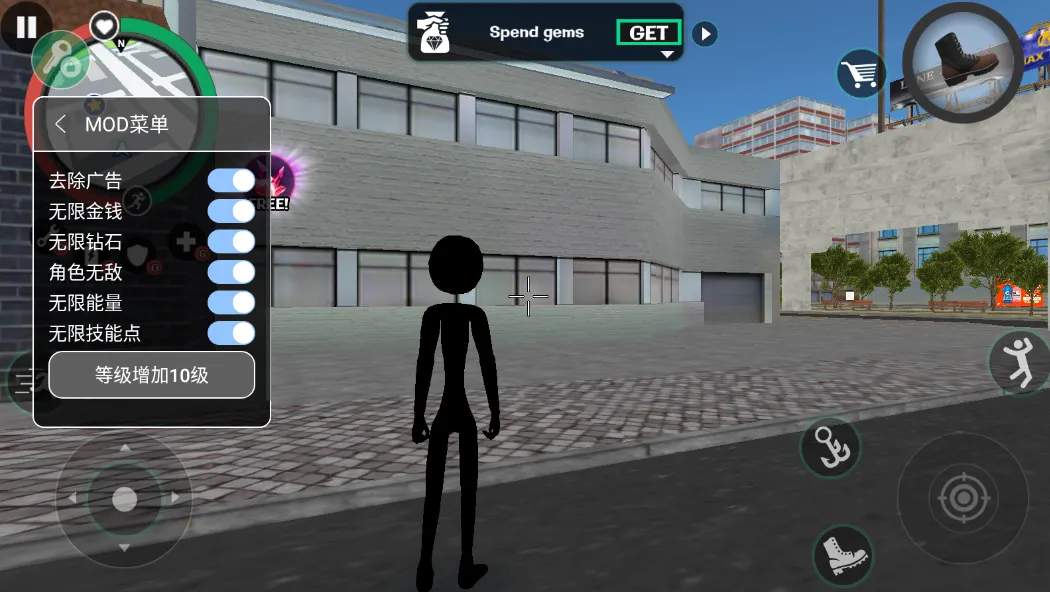Tap the crosshair aim button

click(x=962, y=497)
